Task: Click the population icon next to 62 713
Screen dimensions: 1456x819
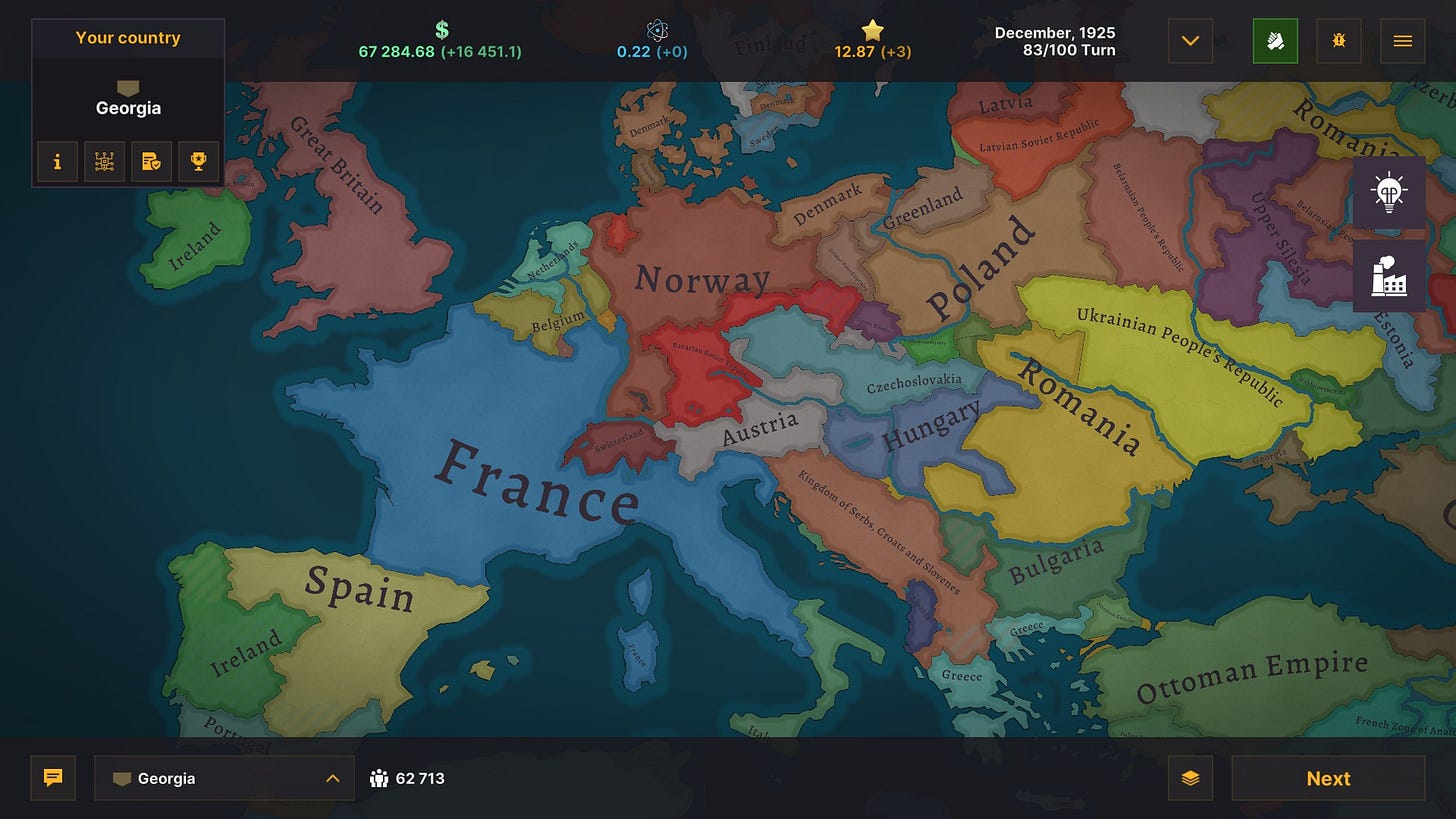Action: (x=380, y=777)
